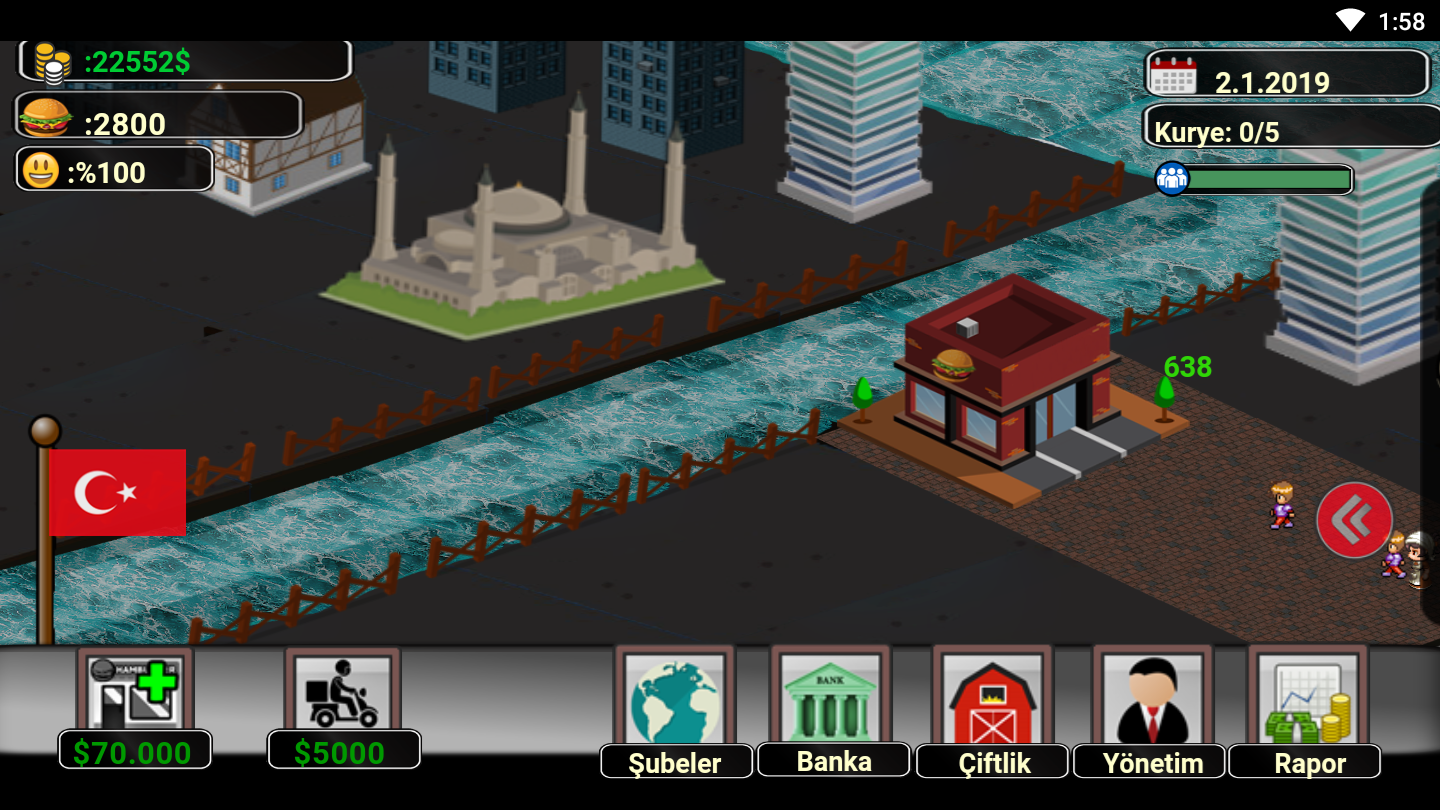This screenshot has height=810, width=1440.
Task: Select the Turkish flag
Action: coord(117,492)
